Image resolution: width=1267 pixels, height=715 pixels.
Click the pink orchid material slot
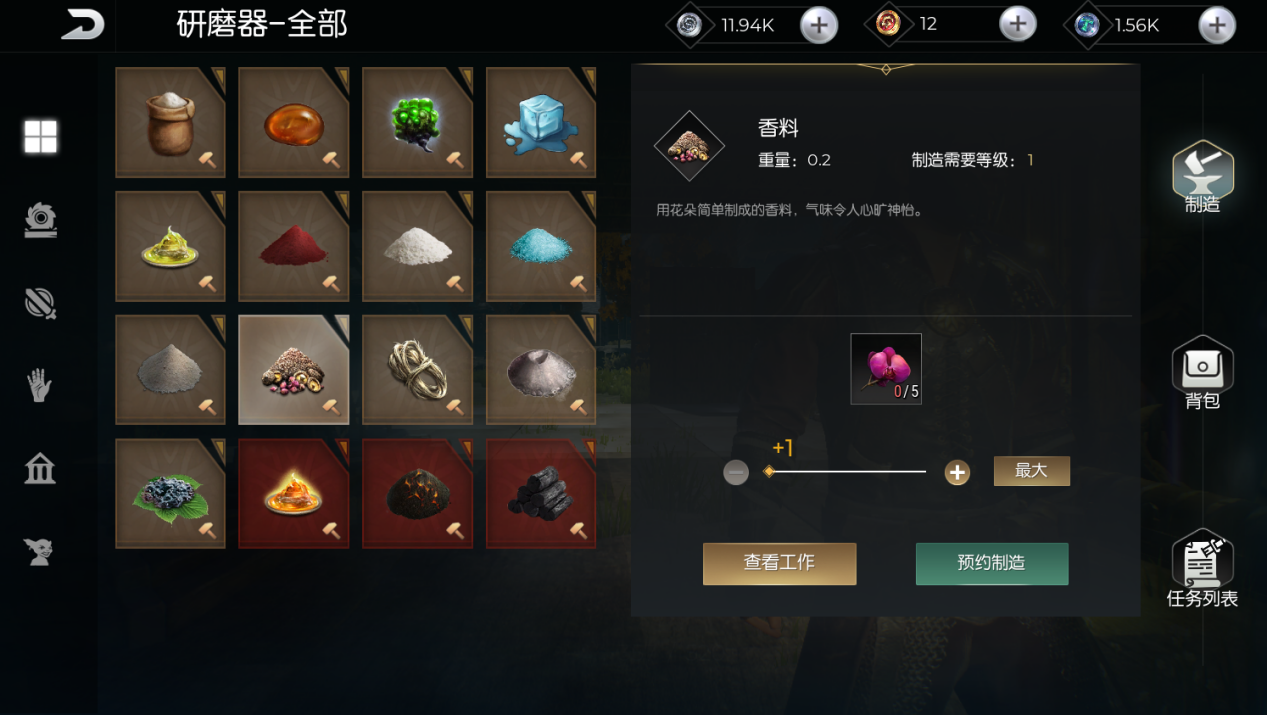(885, 368)
